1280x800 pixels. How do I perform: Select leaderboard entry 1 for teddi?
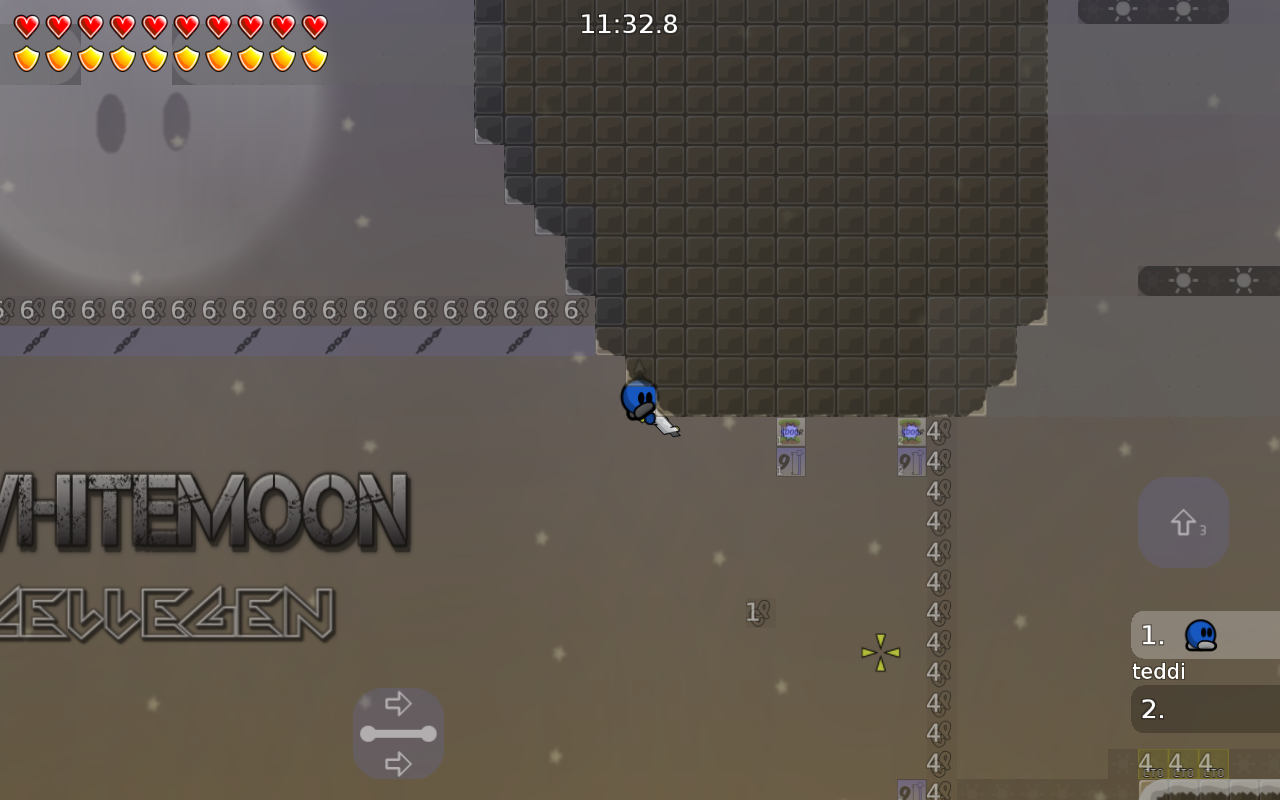coord(1152,635)
